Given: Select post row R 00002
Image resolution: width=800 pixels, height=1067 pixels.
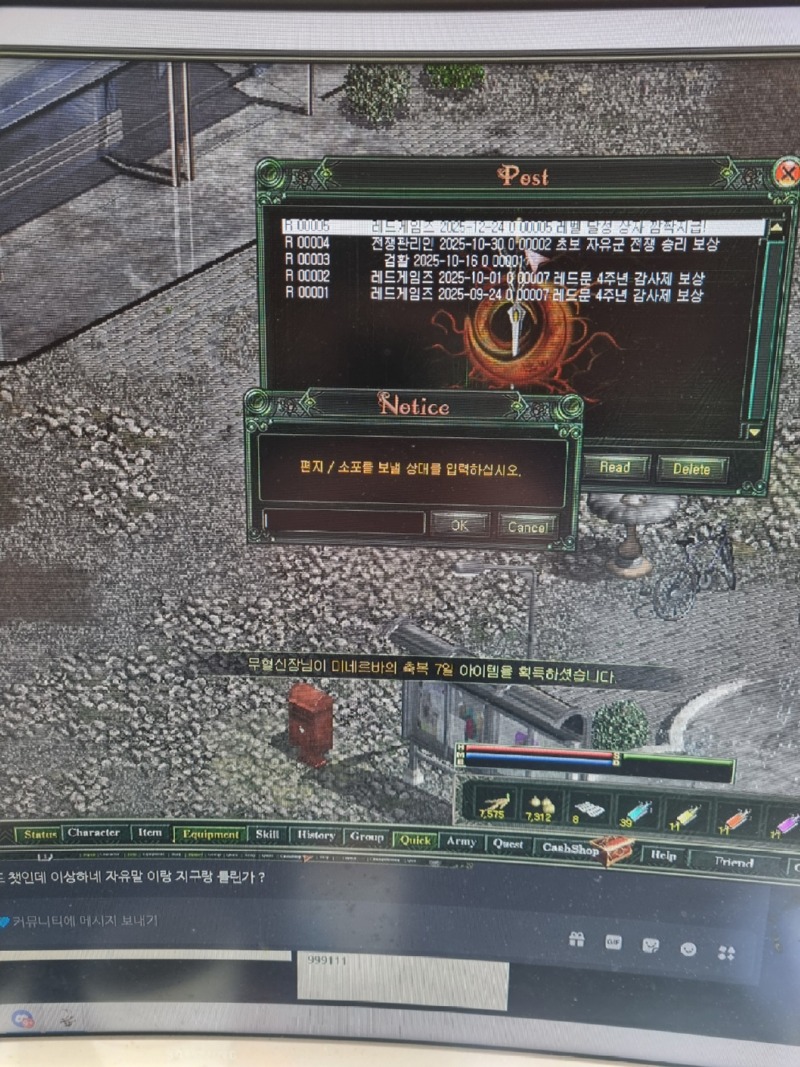Looking at the screenshot, I should (x=500, y=276).
